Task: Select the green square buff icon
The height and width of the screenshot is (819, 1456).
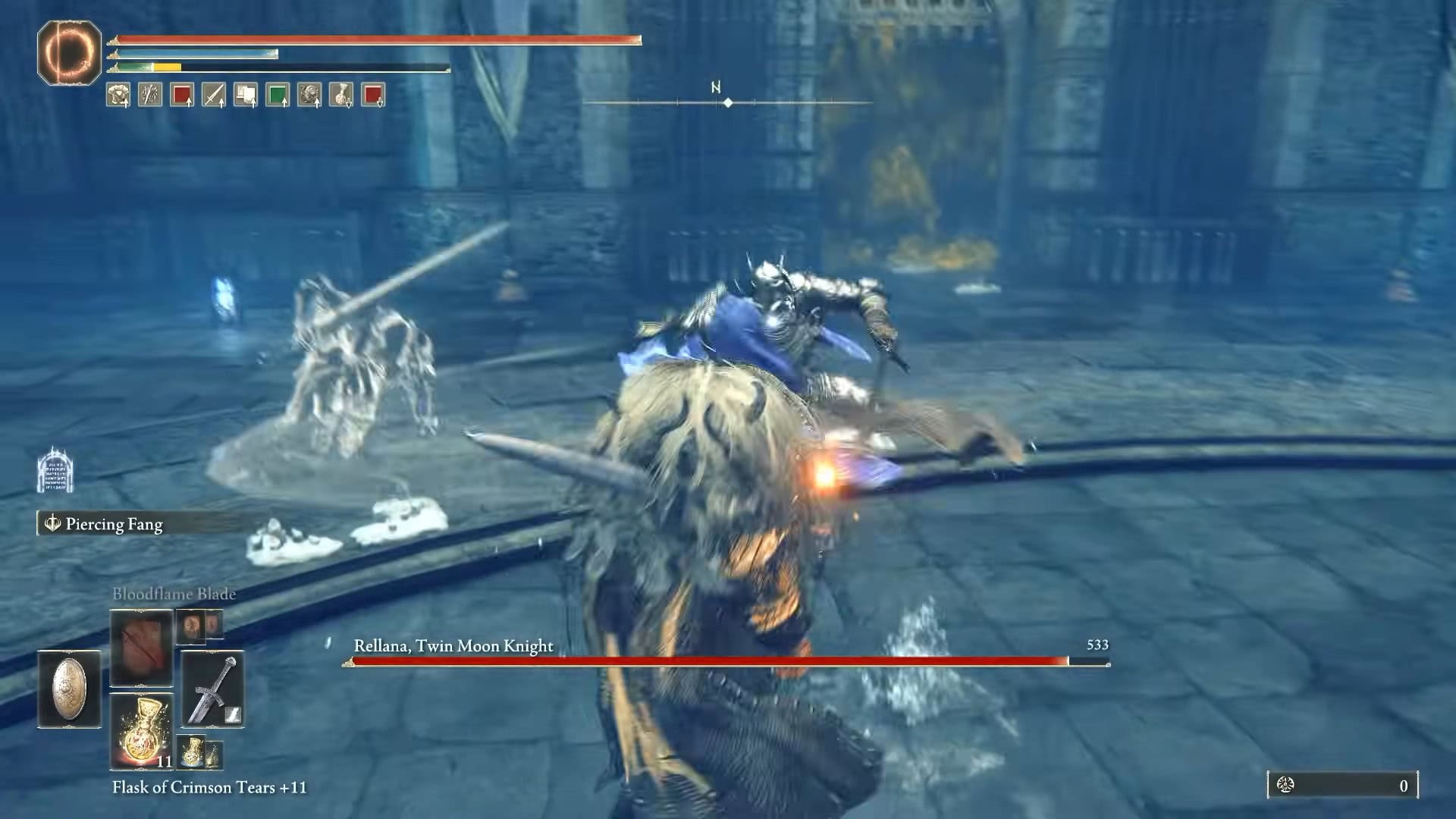Action: [277, 95]
